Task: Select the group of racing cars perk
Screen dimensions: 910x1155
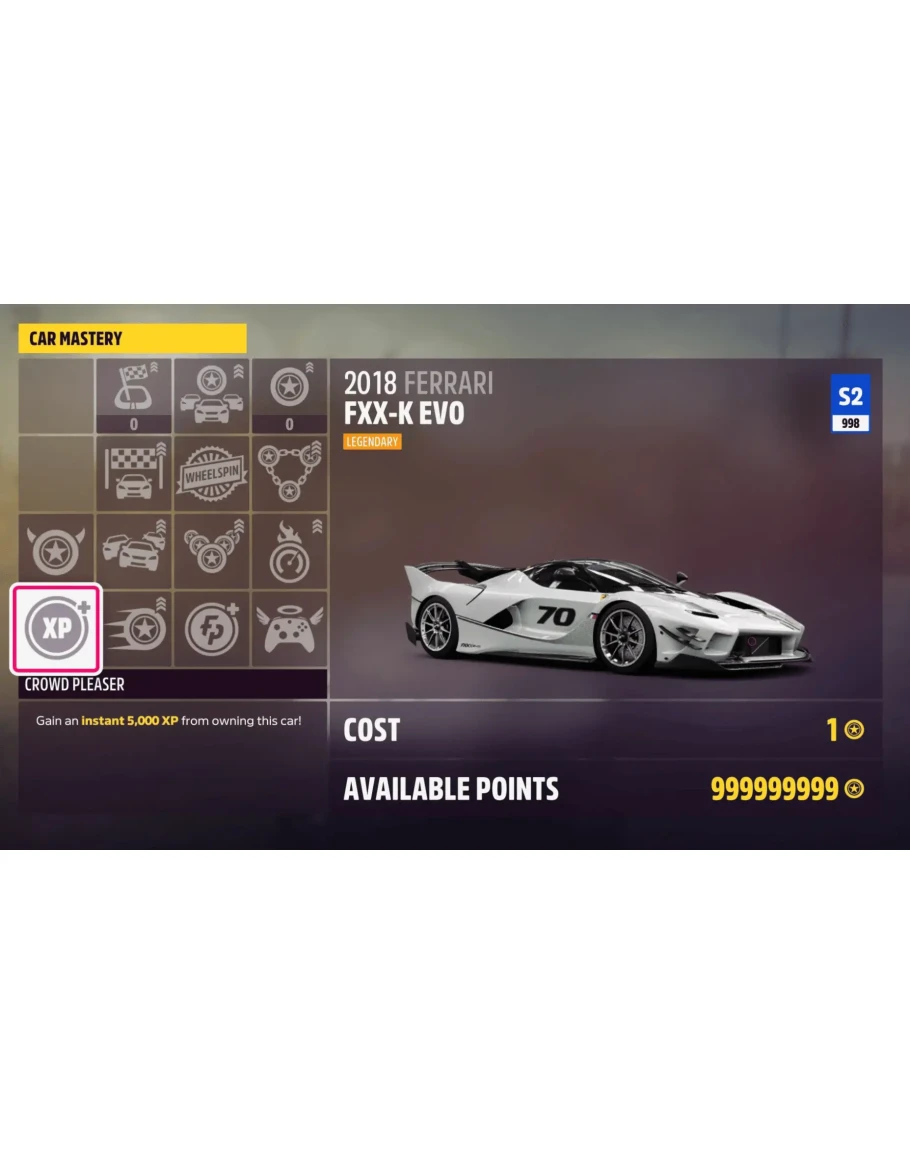Action: click(134, 550)
